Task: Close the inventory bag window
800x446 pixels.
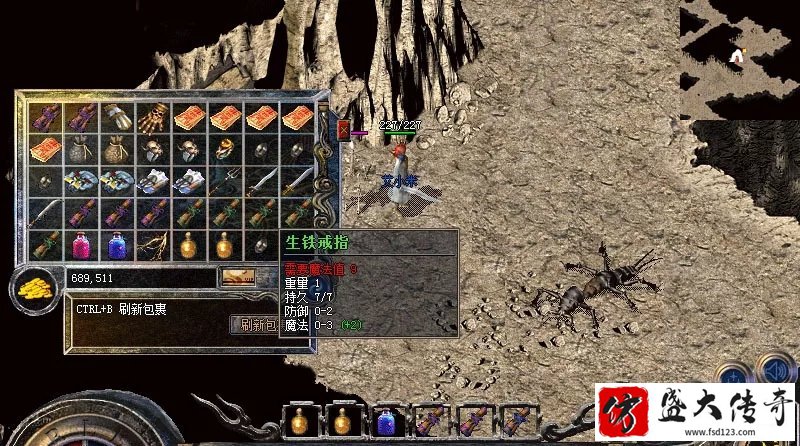Action: tap(344, 130)
